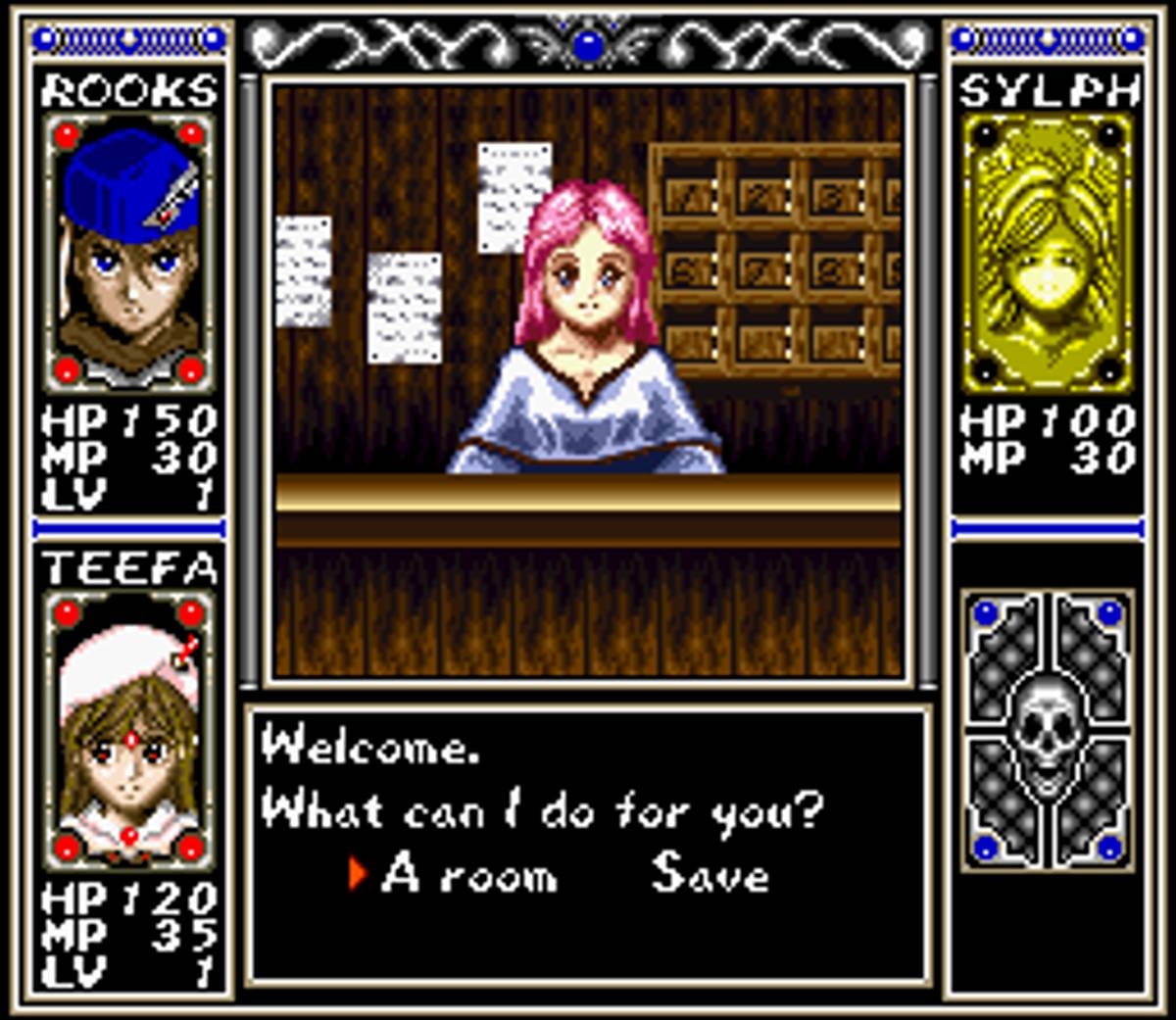
Task: Click Teefa's character portrait
Action: (x=128, y=730)
